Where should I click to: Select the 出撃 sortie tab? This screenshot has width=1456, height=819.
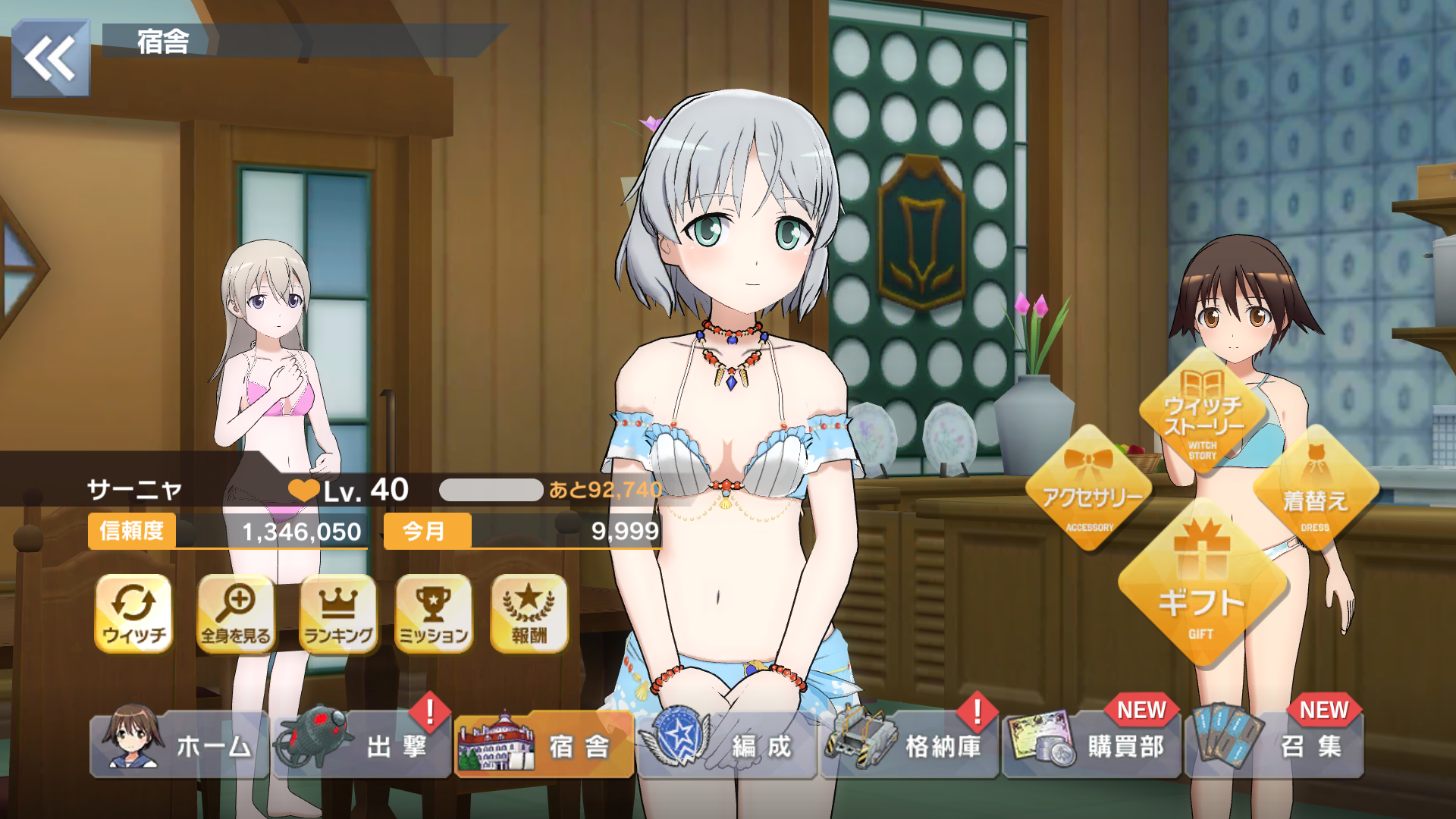(x=362, y=745)
